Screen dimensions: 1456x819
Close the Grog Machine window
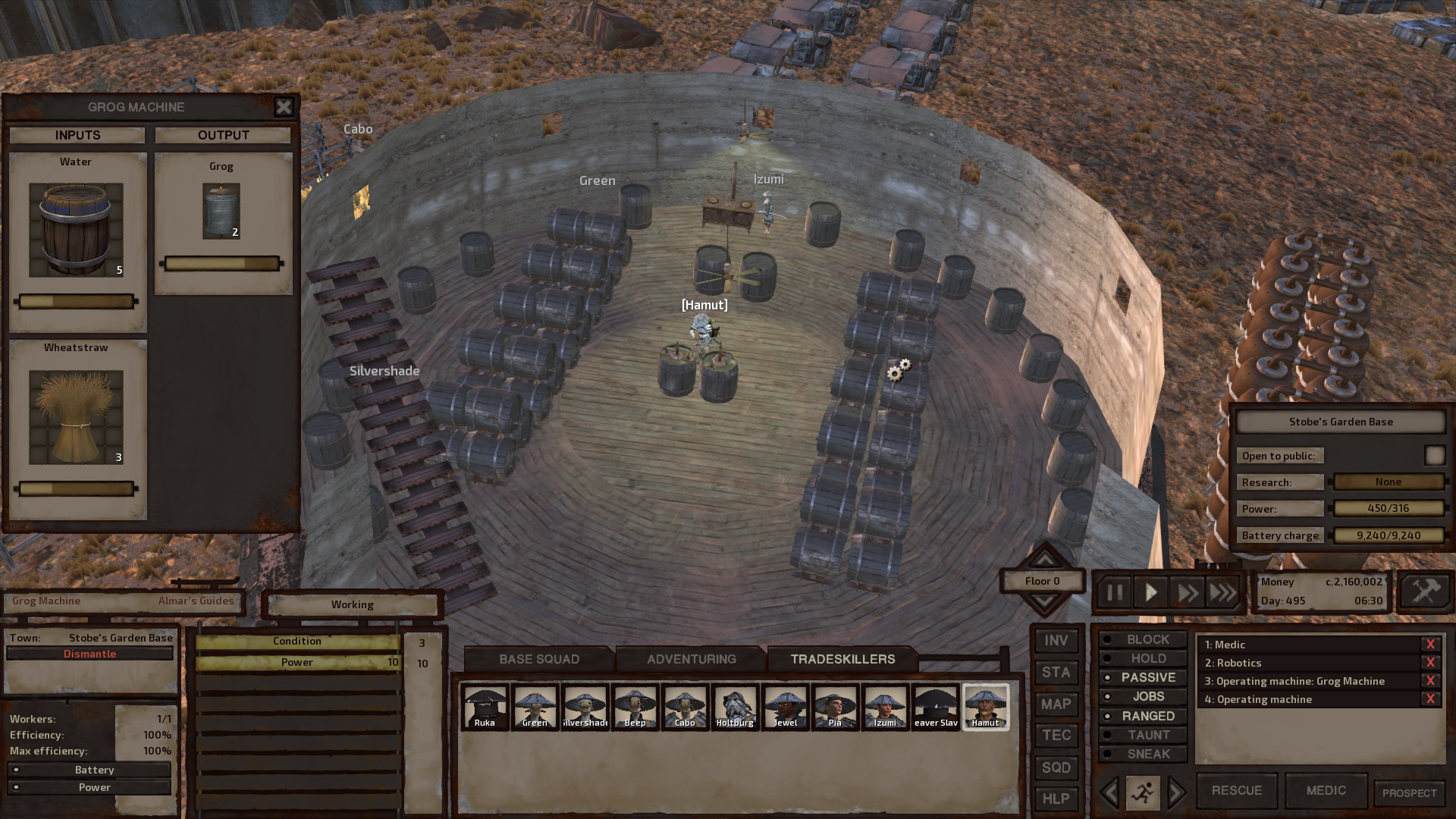coord(284,107)
